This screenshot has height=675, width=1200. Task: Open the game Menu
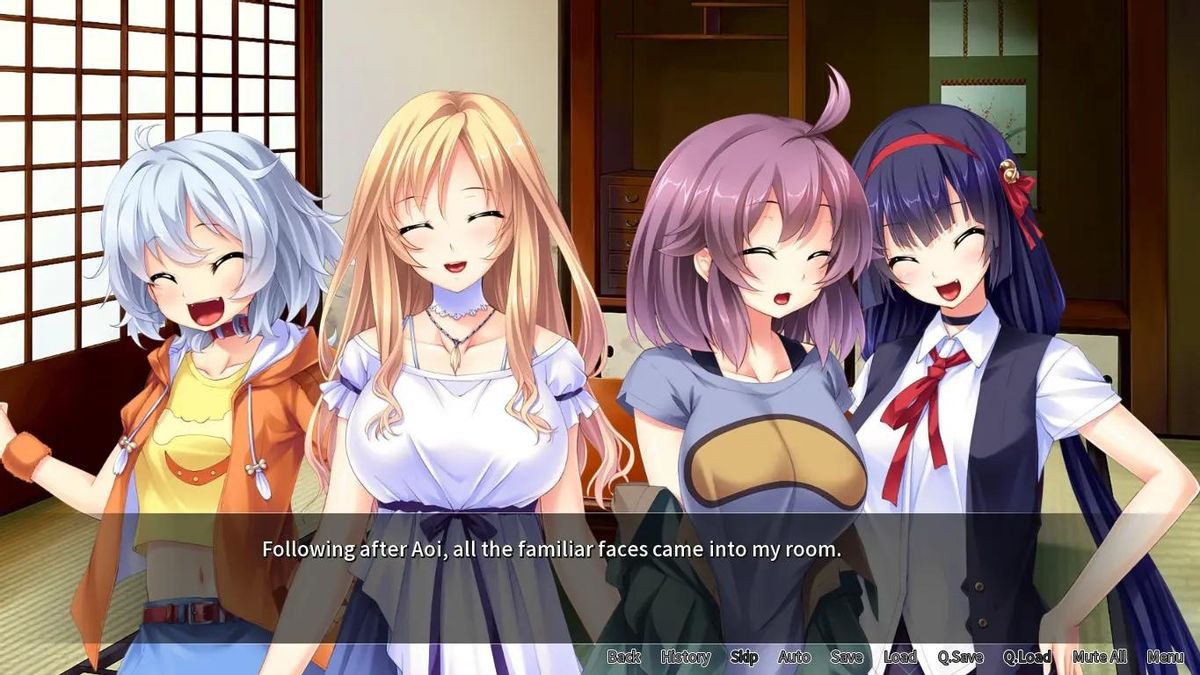tap(1165, 657)
